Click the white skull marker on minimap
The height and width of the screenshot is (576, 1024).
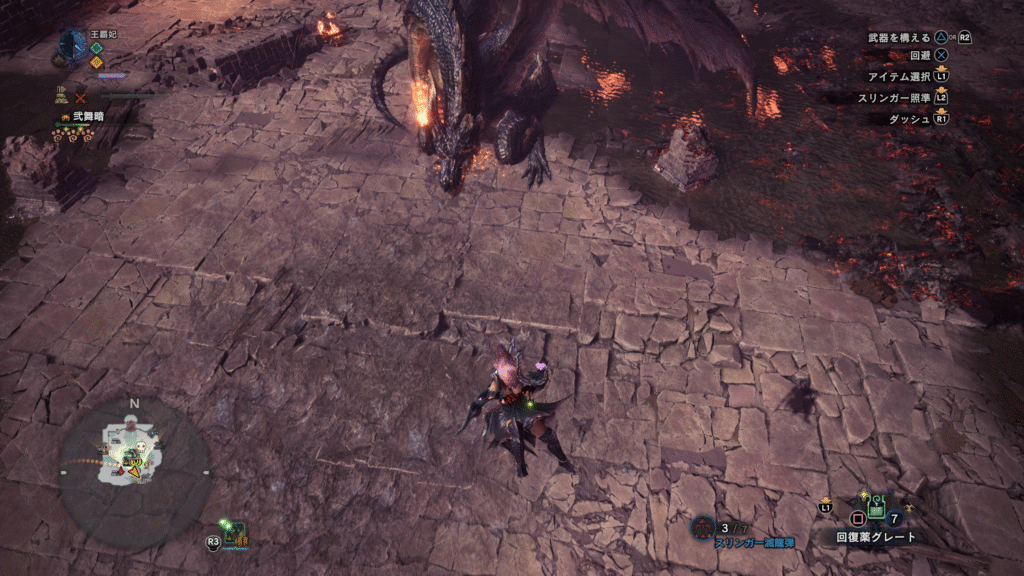click(141, 448)
